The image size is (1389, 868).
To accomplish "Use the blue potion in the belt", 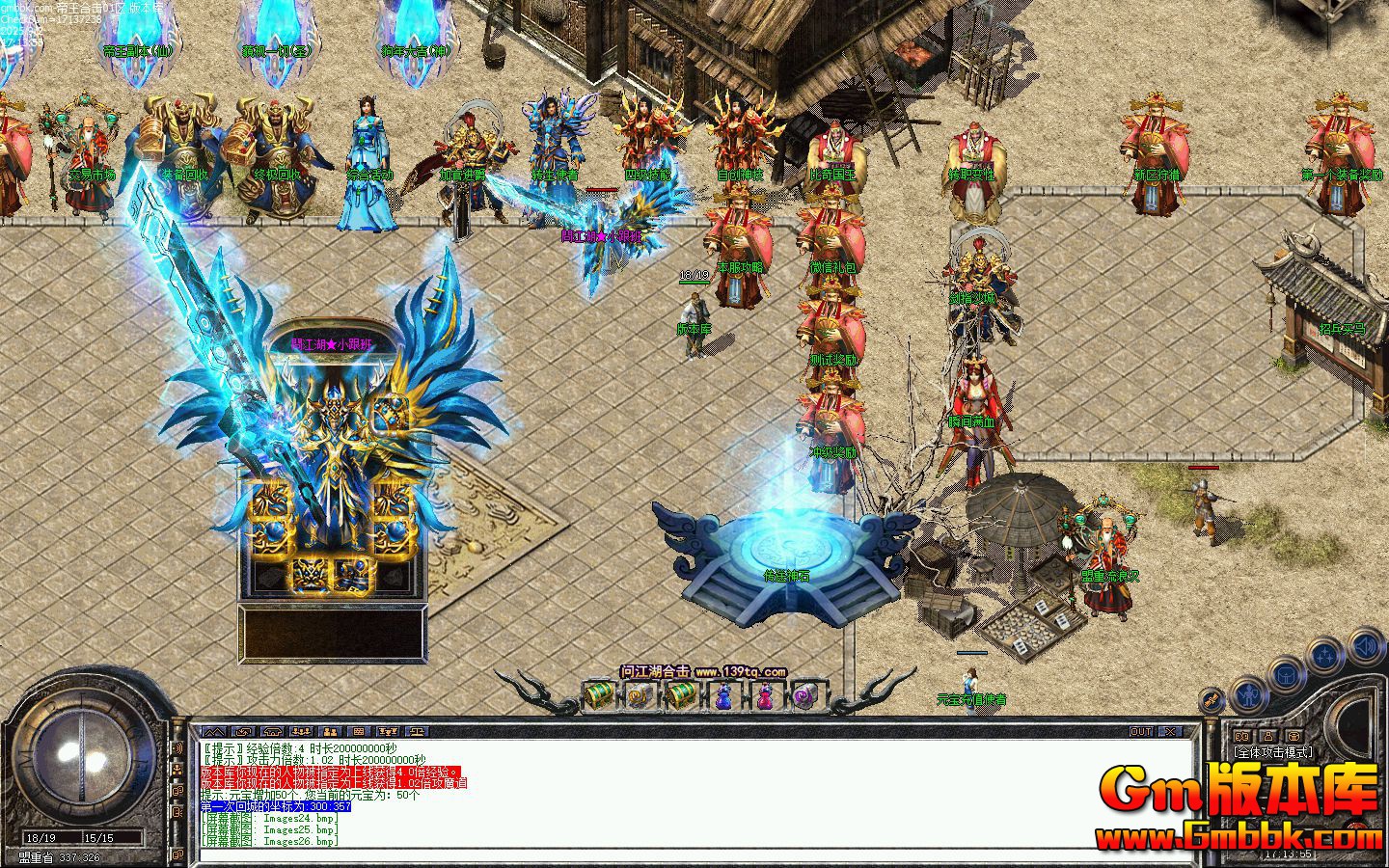I will 723,694.
